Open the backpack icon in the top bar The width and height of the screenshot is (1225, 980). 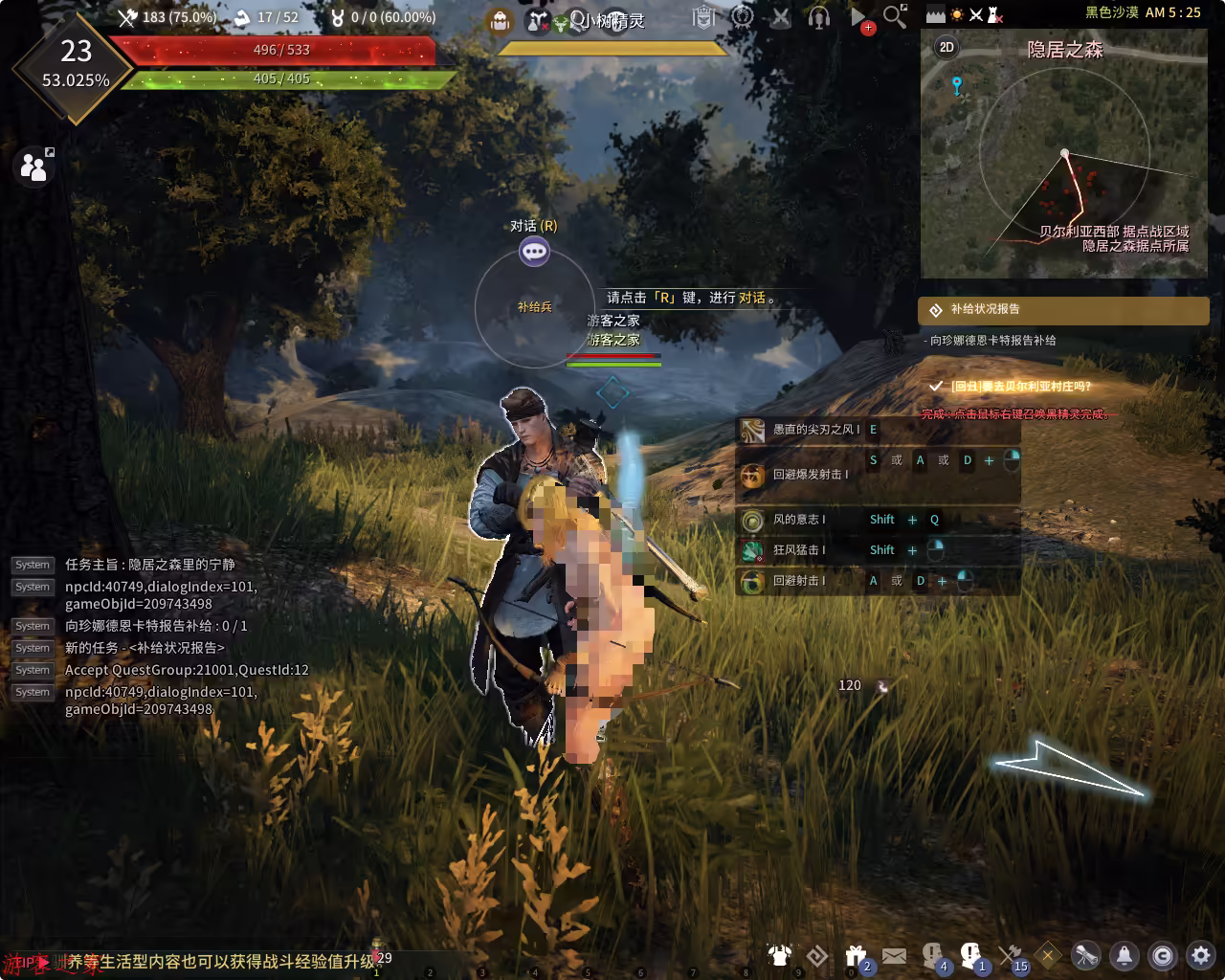(x=499, y=20)
